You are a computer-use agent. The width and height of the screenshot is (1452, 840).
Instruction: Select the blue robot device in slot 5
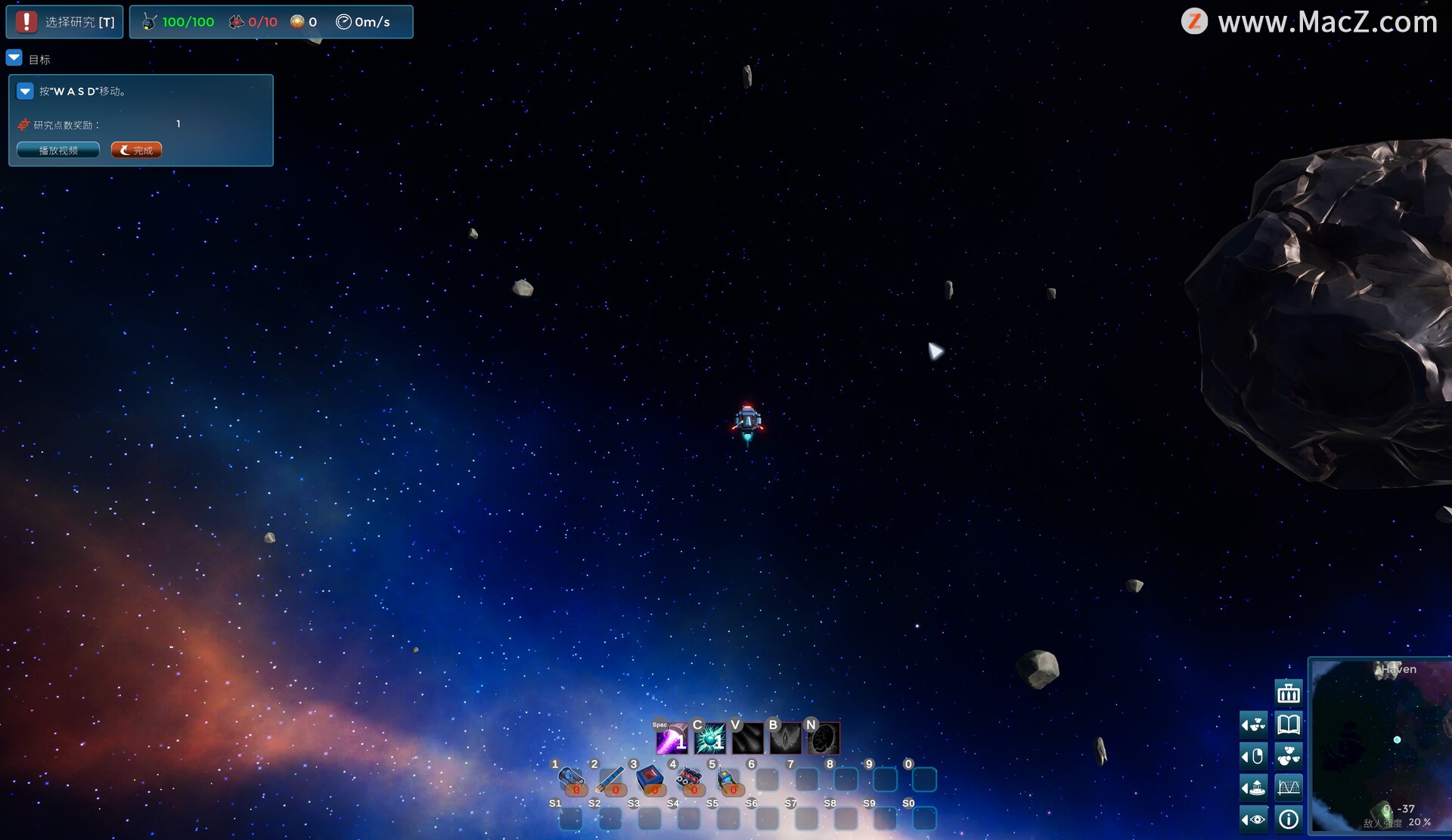[728, 780]
